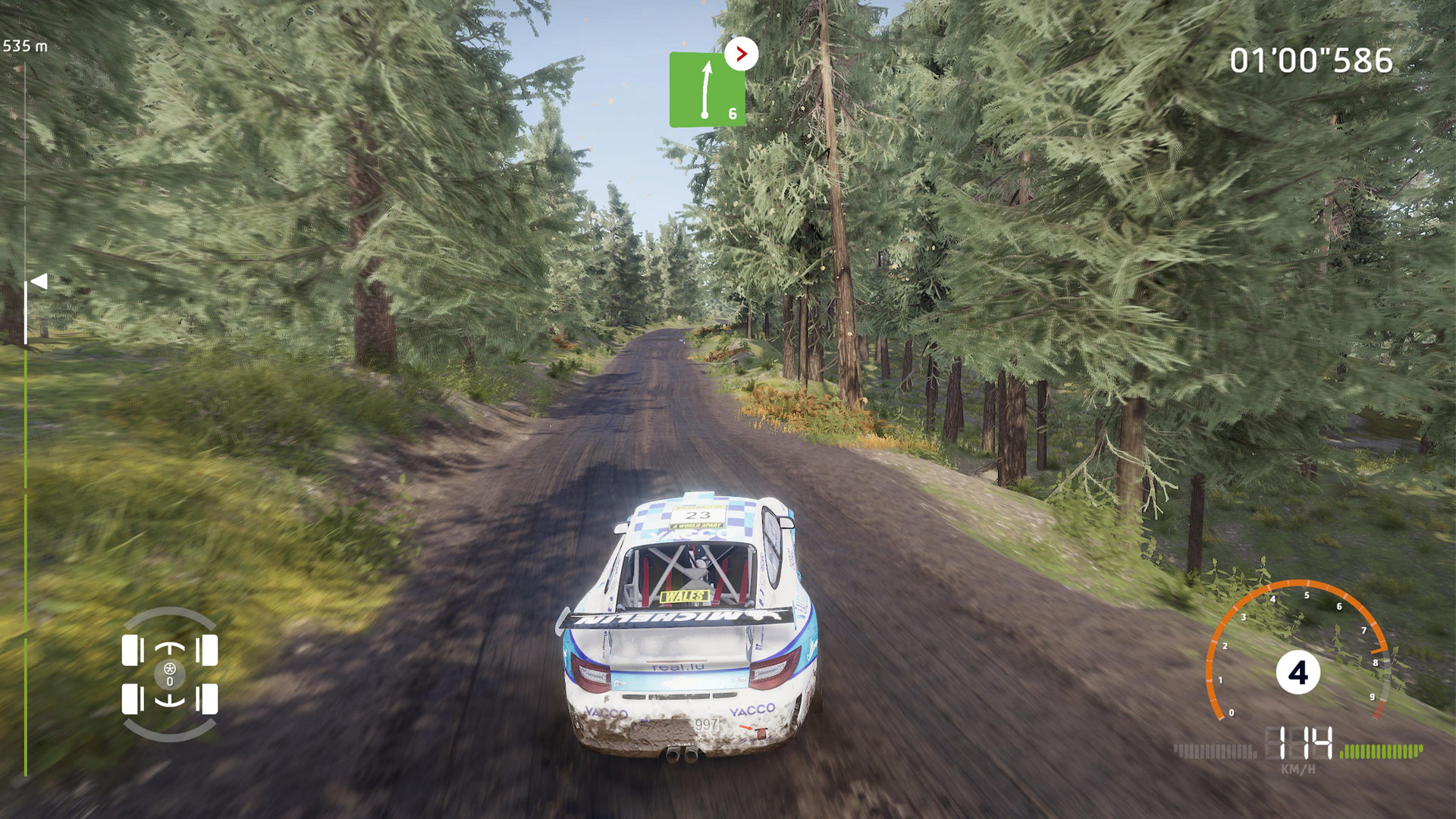The width and height of the screenshot is (1456, 819).
Task: Open the car damage status diagram
Action: (170, 674)
